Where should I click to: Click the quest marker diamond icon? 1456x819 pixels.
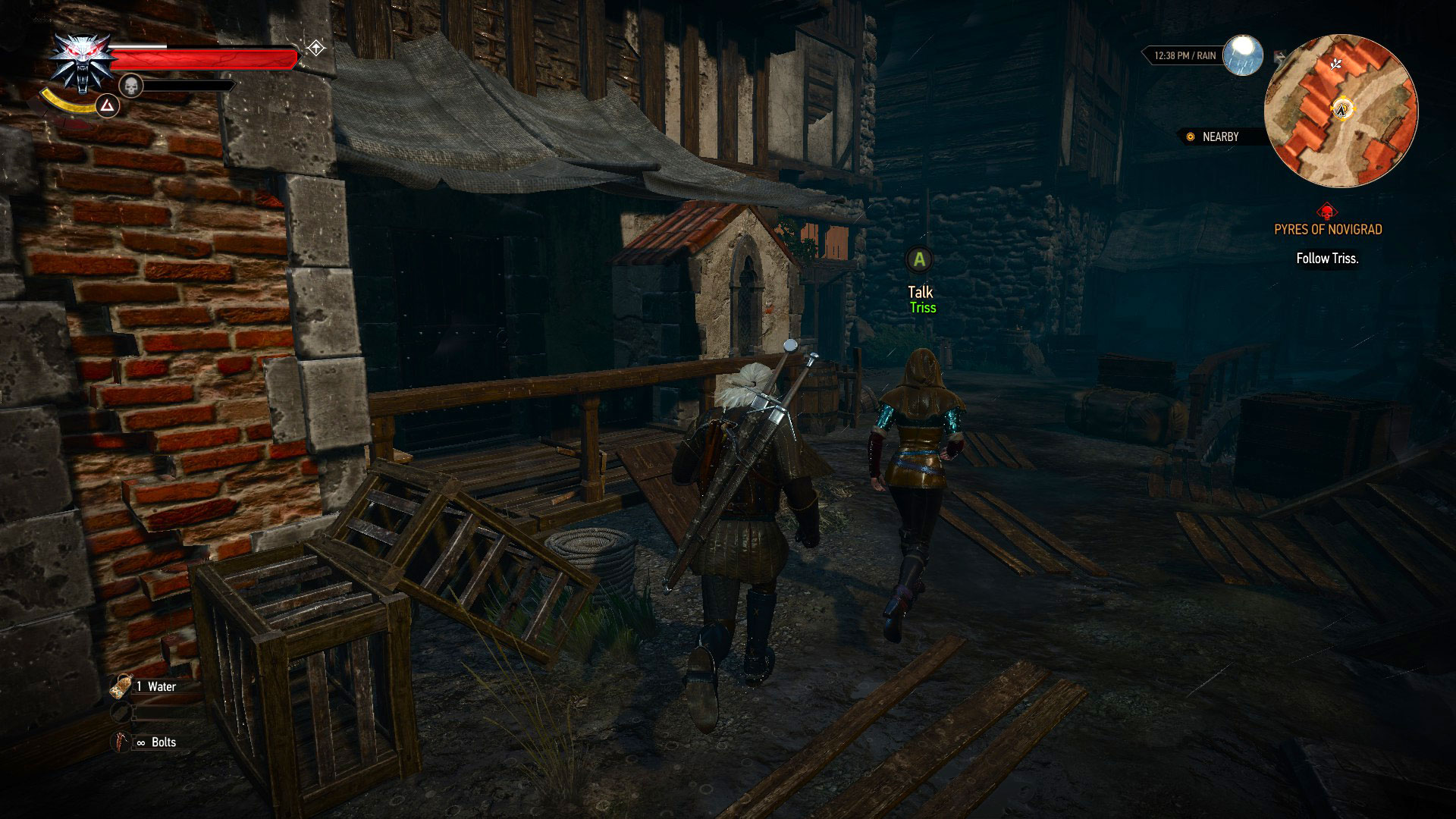click(x=315, y=47)
